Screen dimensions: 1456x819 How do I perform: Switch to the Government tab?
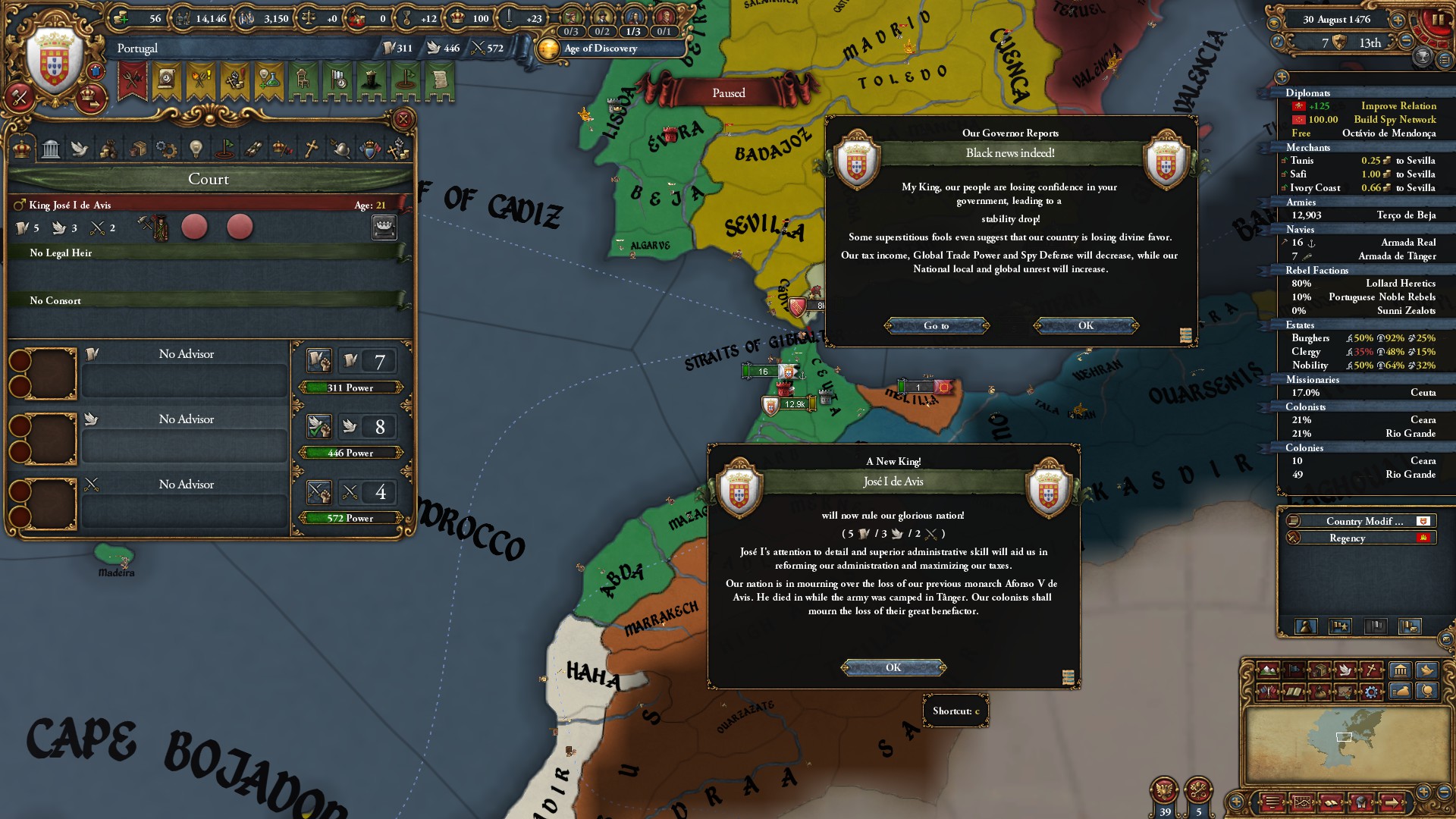click(x=50, y=150)
